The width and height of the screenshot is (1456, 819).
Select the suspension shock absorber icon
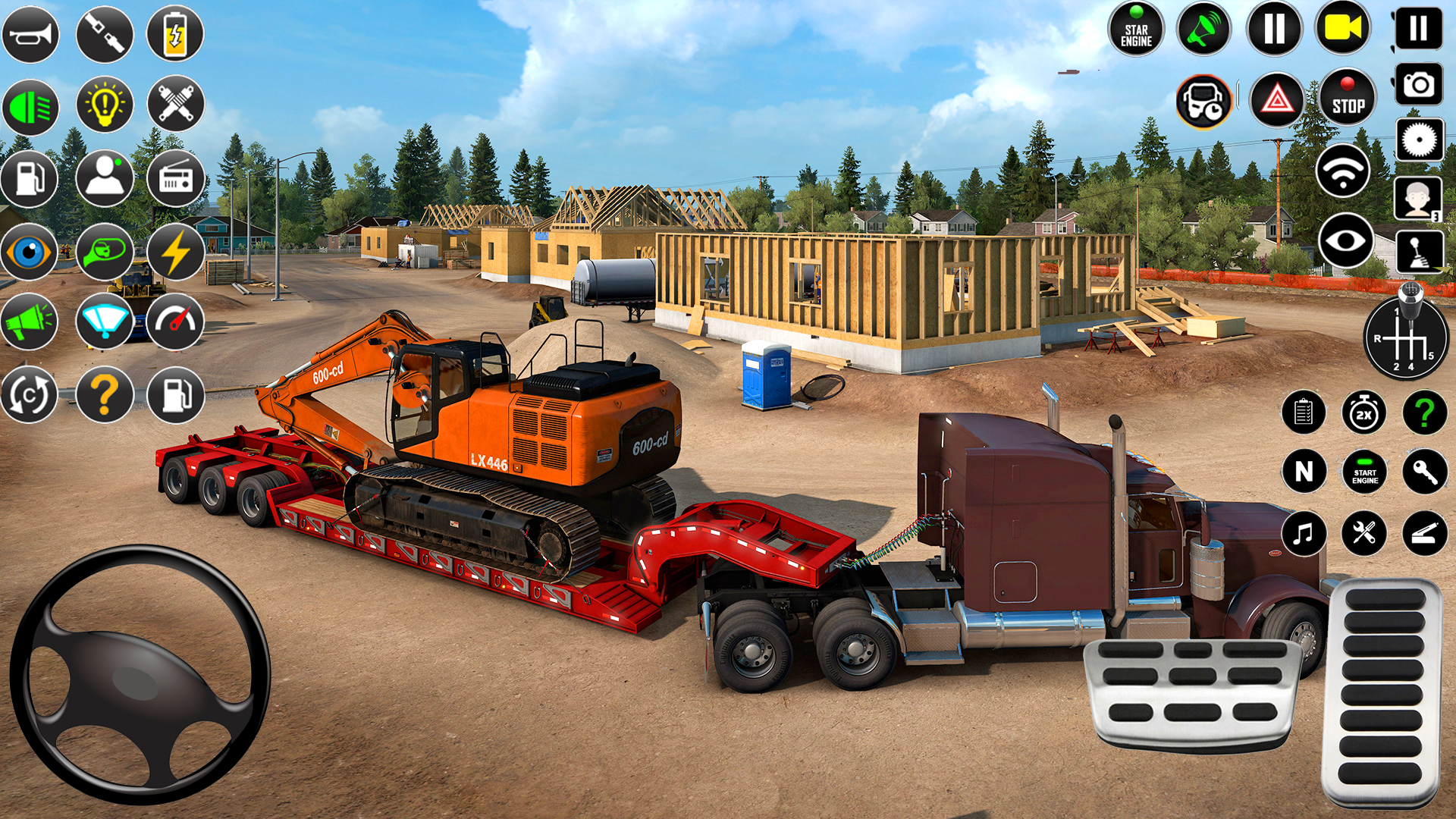(176, 106)
